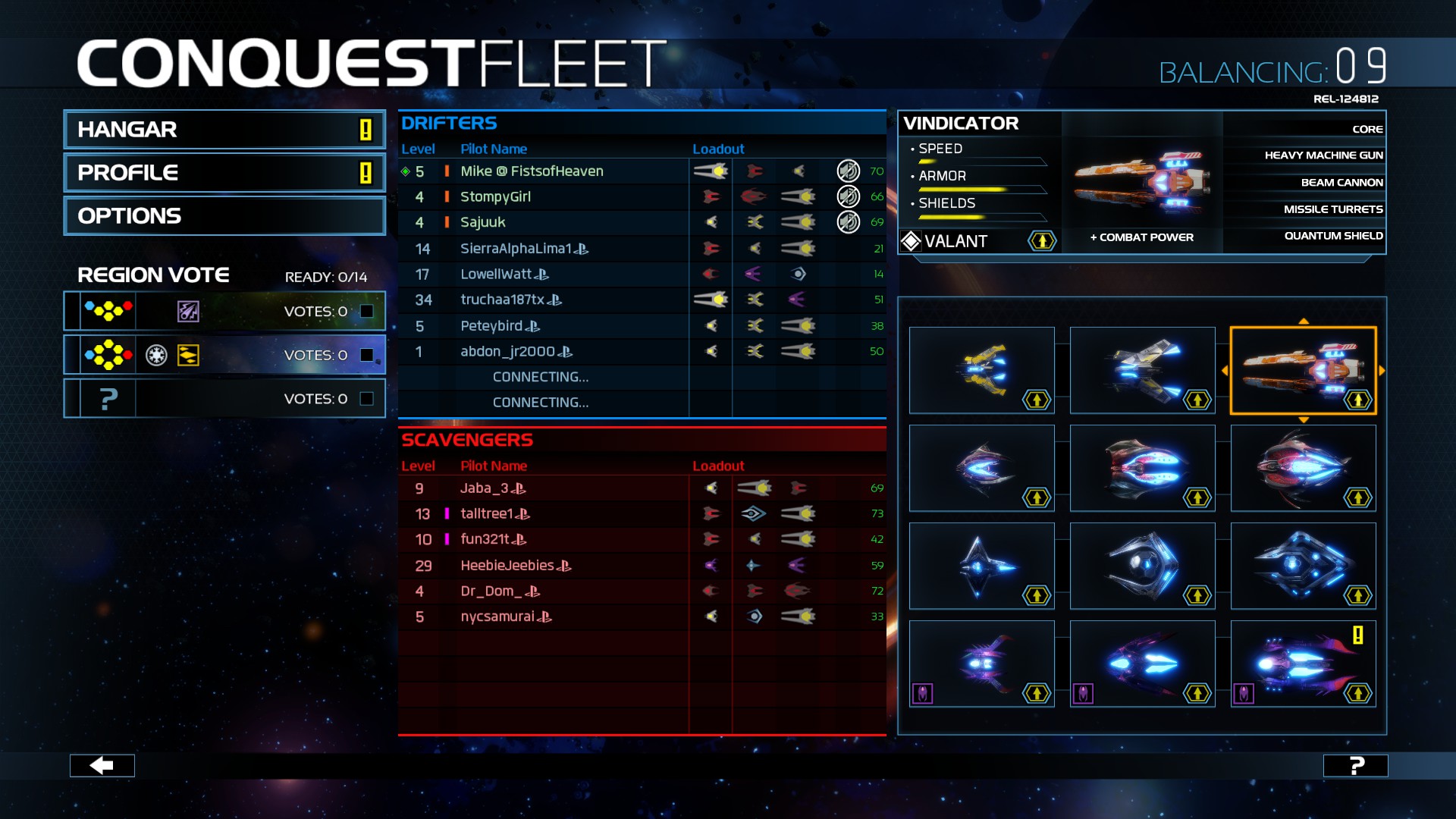Select the purple comet region modifier icon

[x=187, y=310]
